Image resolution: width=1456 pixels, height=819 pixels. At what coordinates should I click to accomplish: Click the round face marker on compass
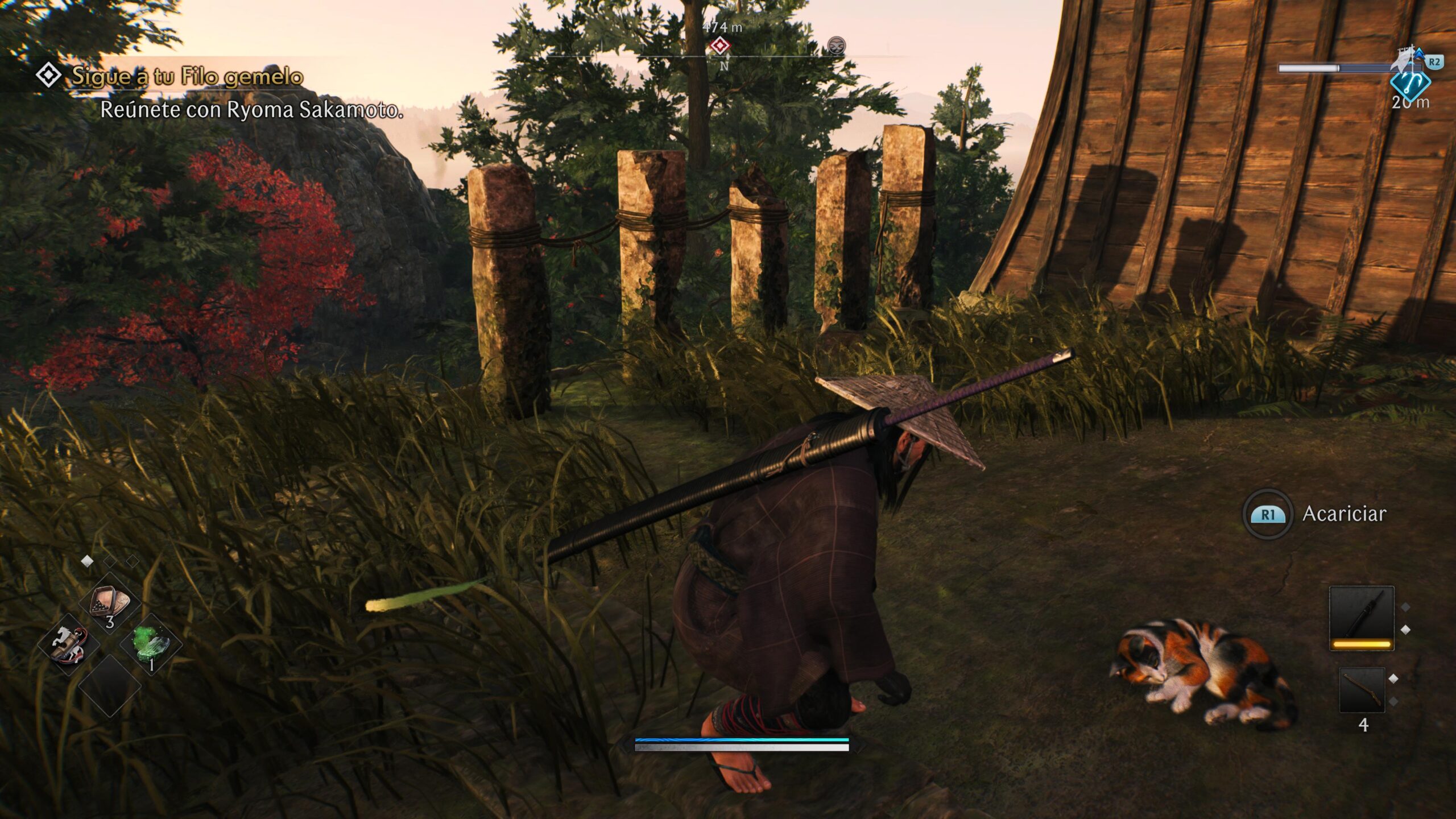[836, 45]
